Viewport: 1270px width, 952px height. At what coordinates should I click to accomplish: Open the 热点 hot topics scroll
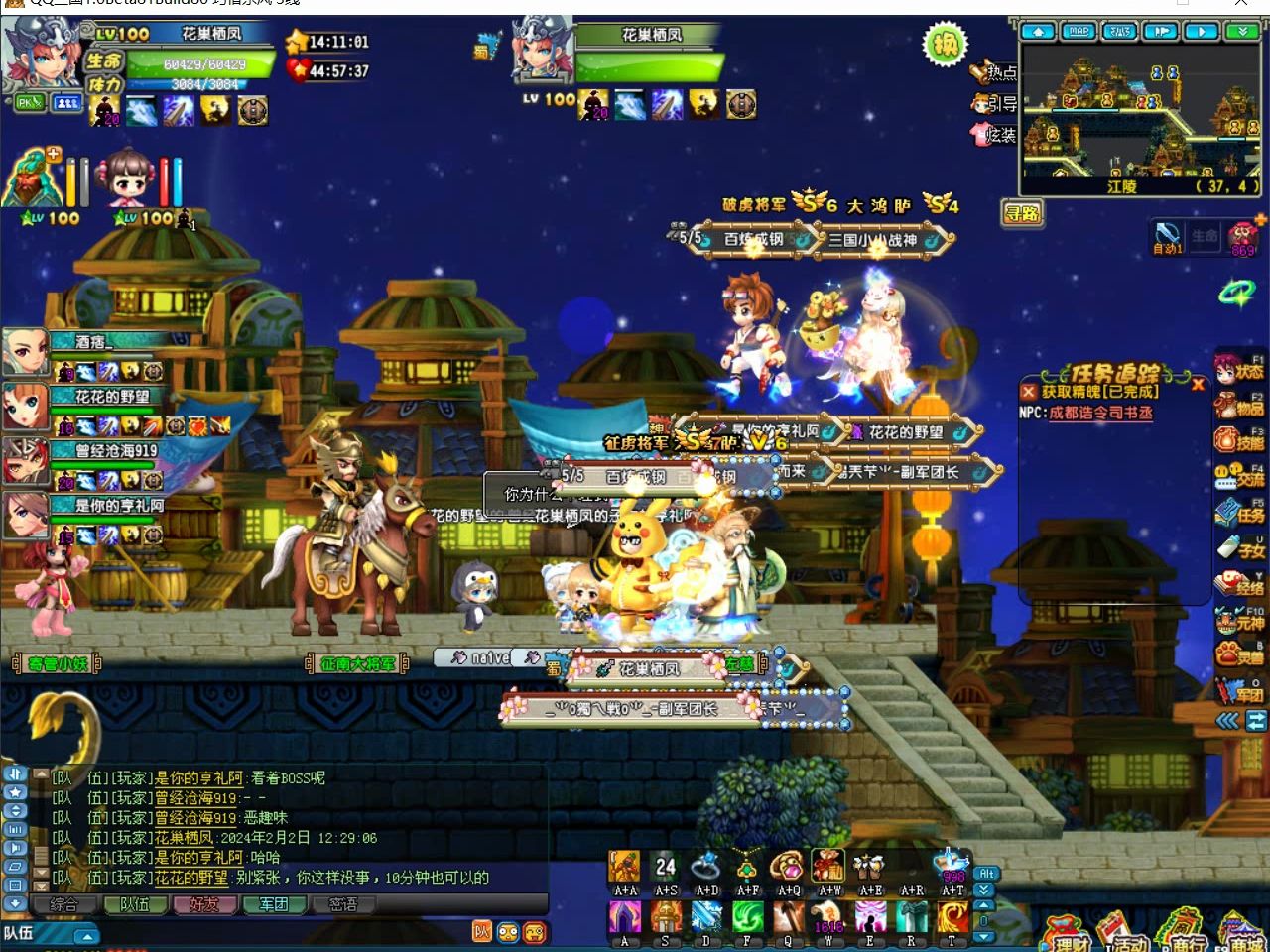(995, 72)
